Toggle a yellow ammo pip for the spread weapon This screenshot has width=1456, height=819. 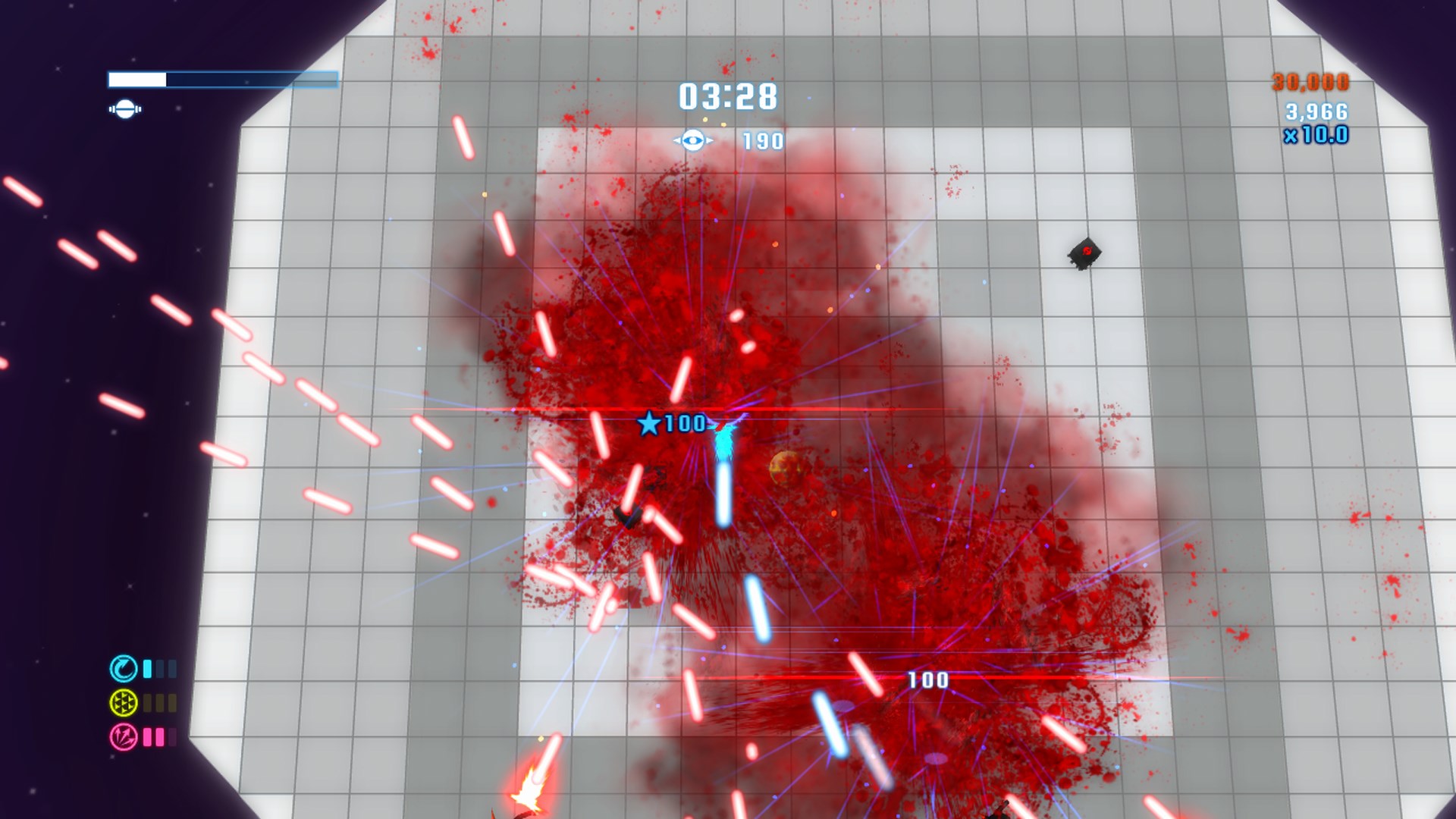(146, 704)
